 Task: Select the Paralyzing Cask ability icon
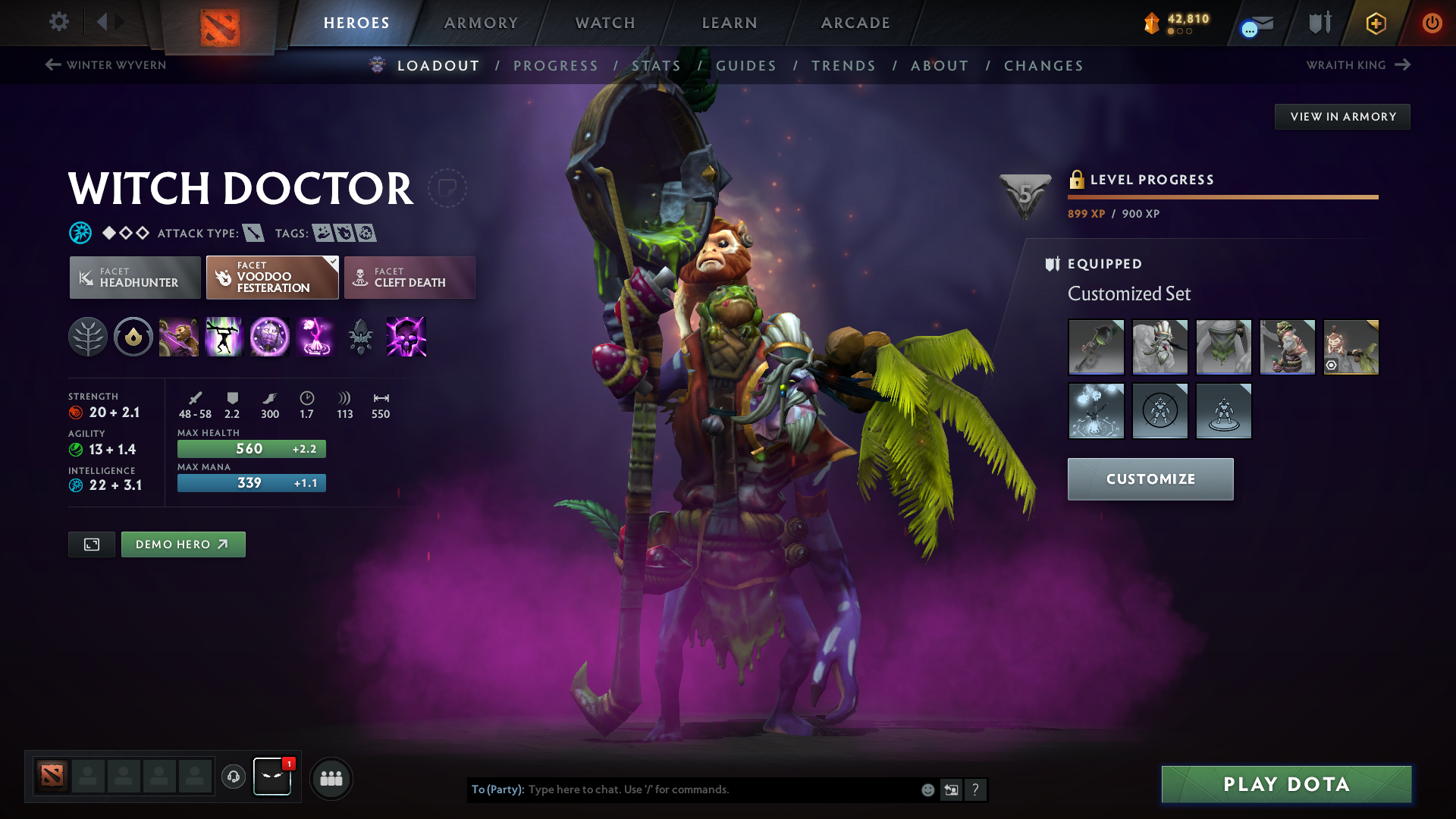[x=179, y=337]
